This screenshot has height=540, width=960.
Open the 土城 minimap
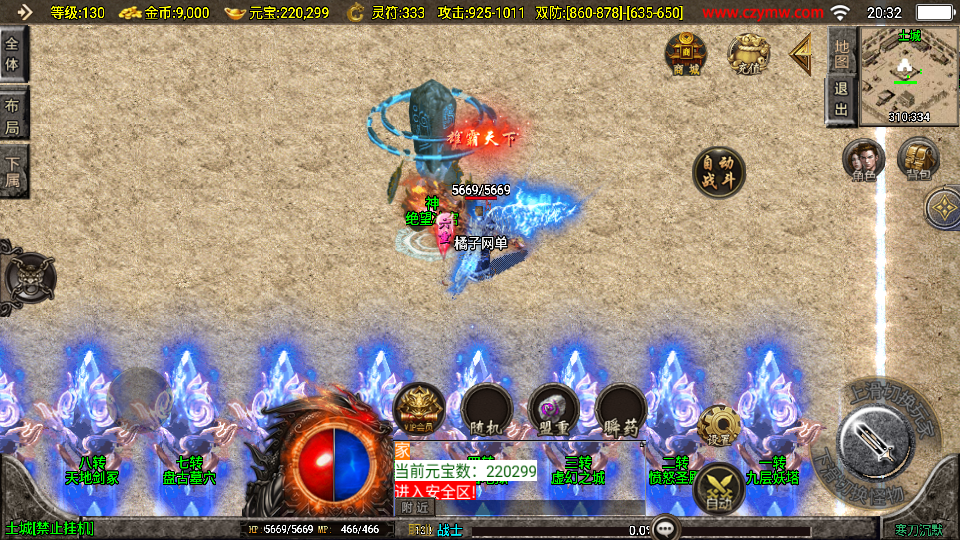(x=908, y=76)
